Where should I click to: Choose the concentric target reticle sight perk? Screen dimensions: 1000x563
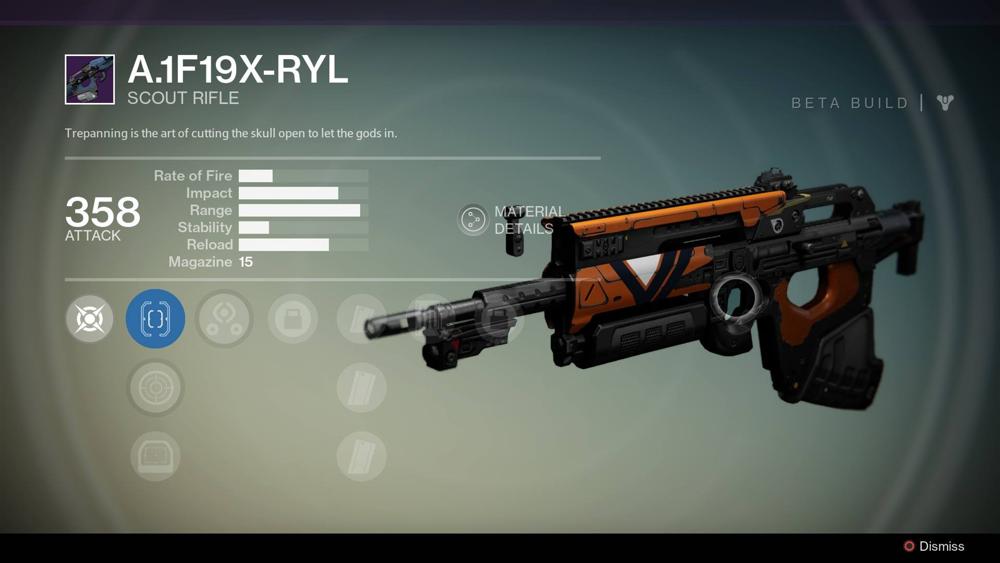click(155, 388)
